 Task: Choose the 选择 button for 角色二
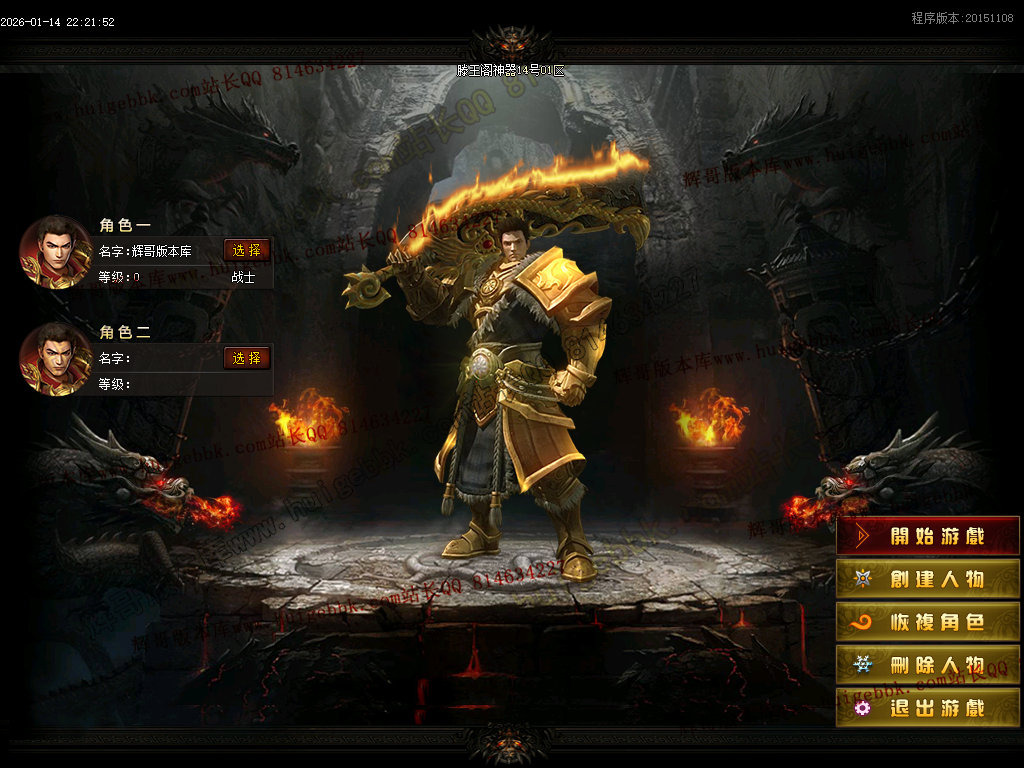(x=247, y=358)
